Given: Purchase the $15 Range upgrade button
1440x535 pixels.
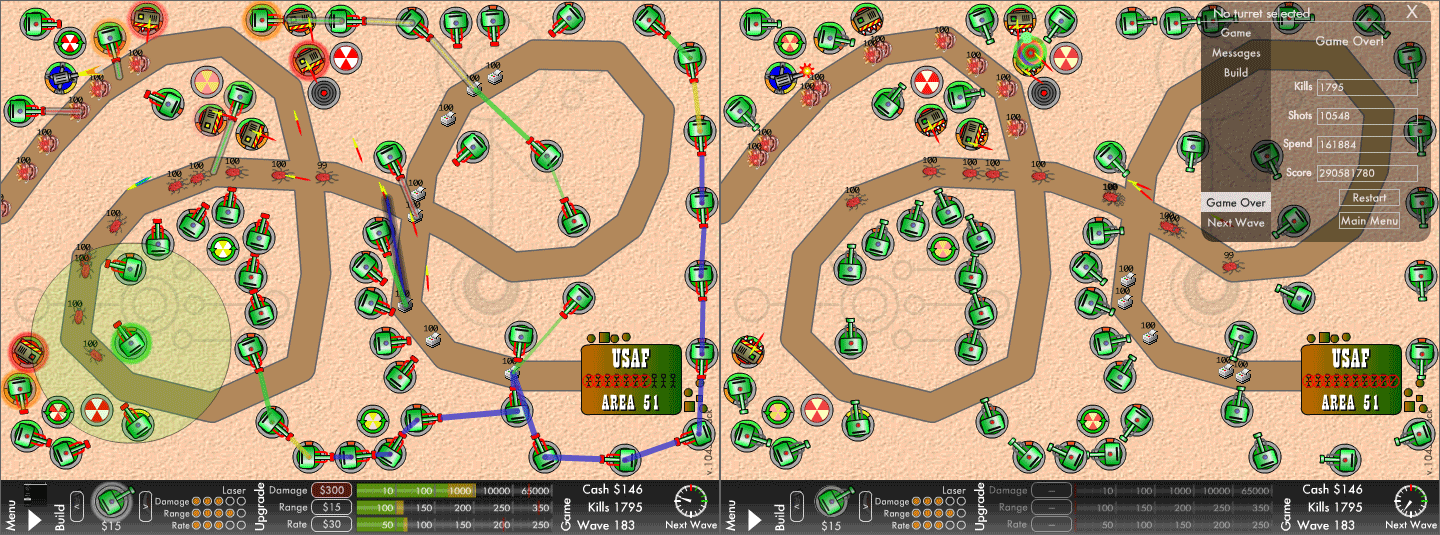Looking at the screenshot, I should coord(331,507).
